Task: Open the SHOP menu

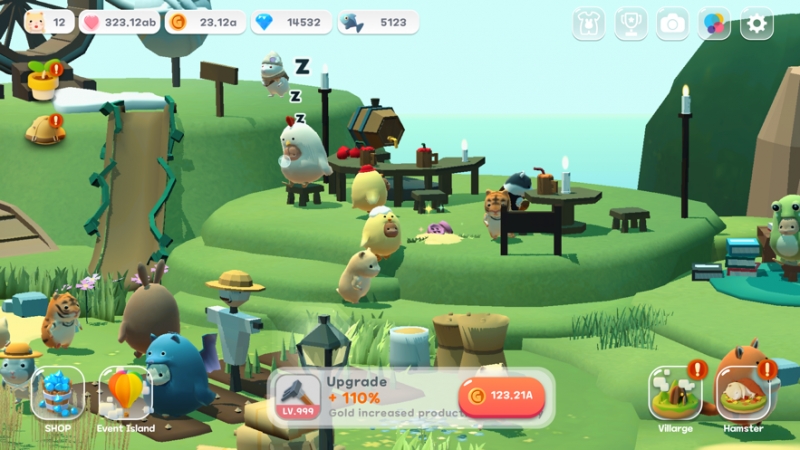Action: coord(57,395)
